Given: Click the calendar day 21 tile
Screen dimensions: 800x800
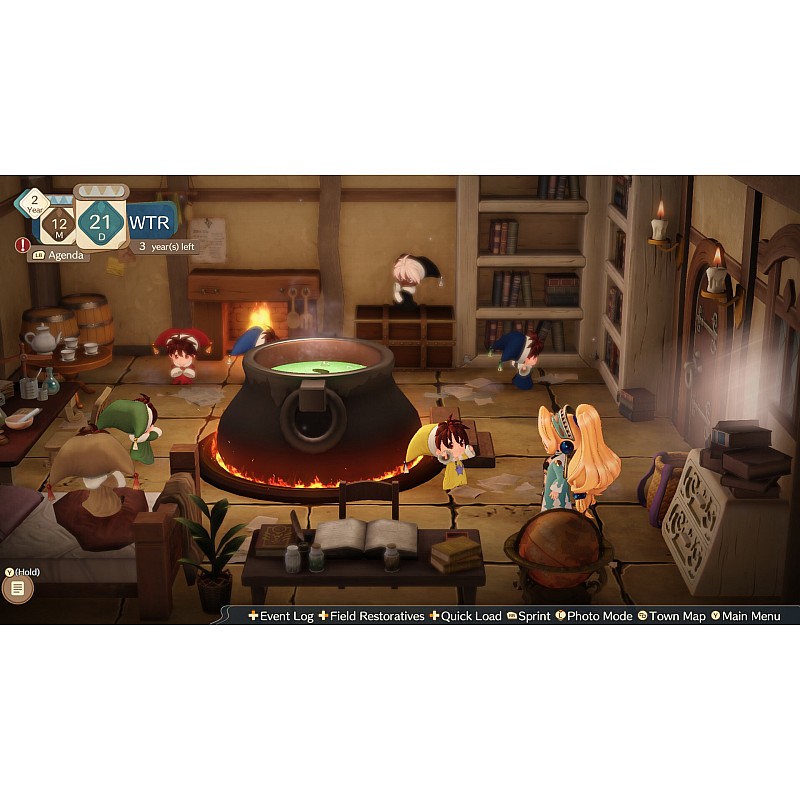Looking at the screenshot, I should [100, 223].
